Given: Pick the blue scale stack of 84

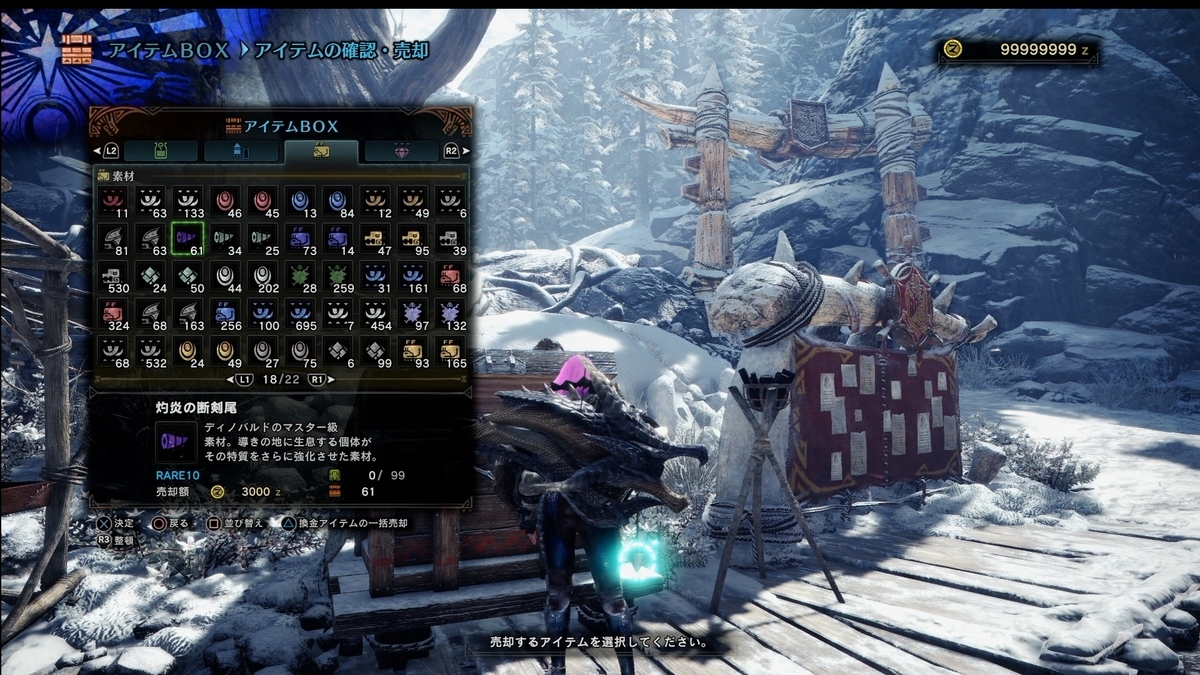Looking at the screenshot, I should (337, 201).
